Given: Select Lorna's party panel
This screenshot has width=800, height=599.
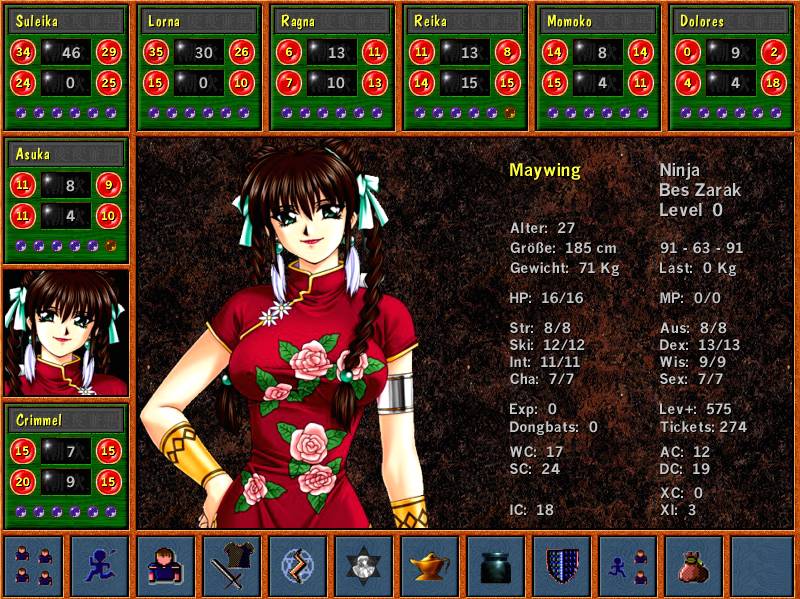Looking at the screenshot, I should pyautogui.click(x=199, y=67).
